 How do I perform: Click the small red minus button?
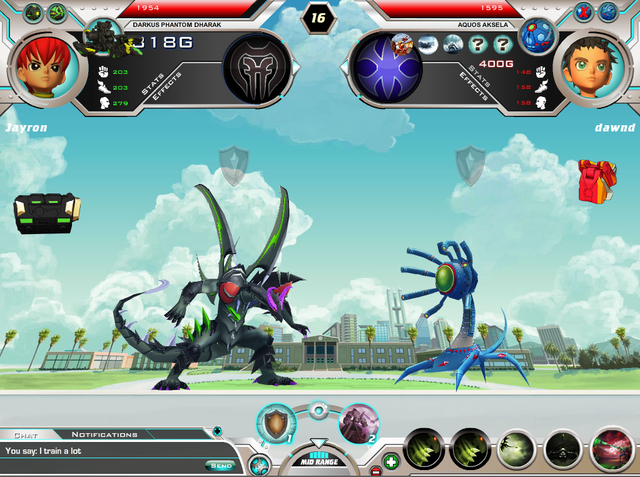point(375,470)
